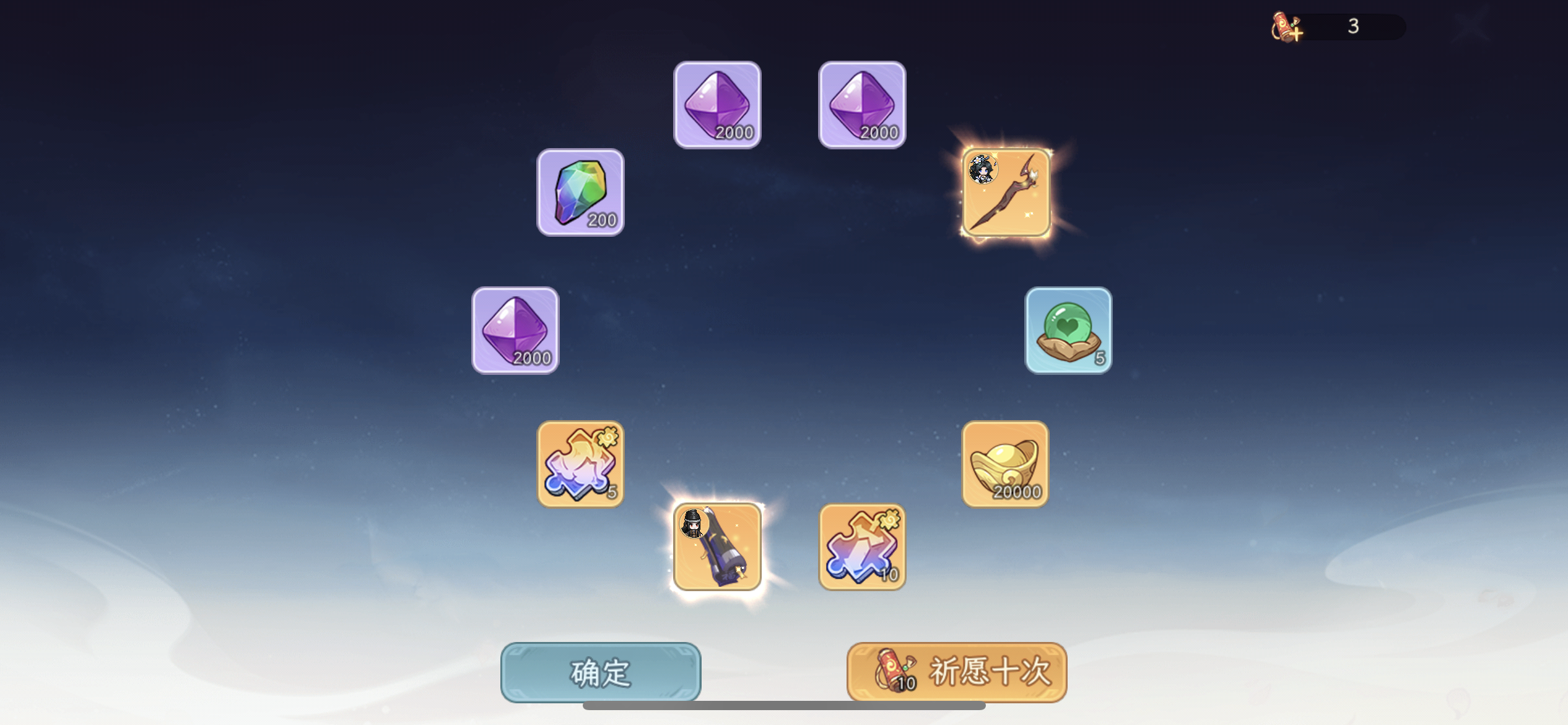Image resolution: width=1568 pixels, height=725 pixels.
Task: Select the glowing staff weapon reward
Action: 1006,192
